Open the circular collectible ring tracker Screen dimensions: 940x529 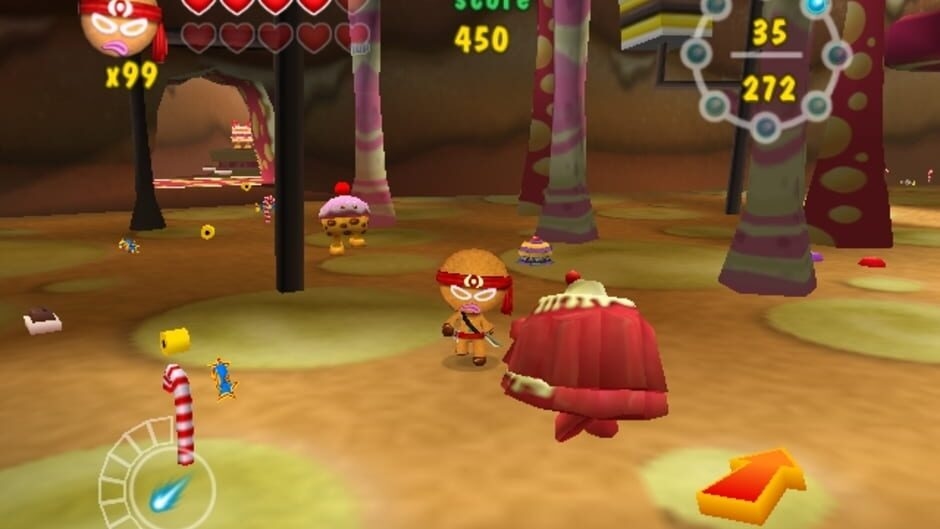coord(766,65)
